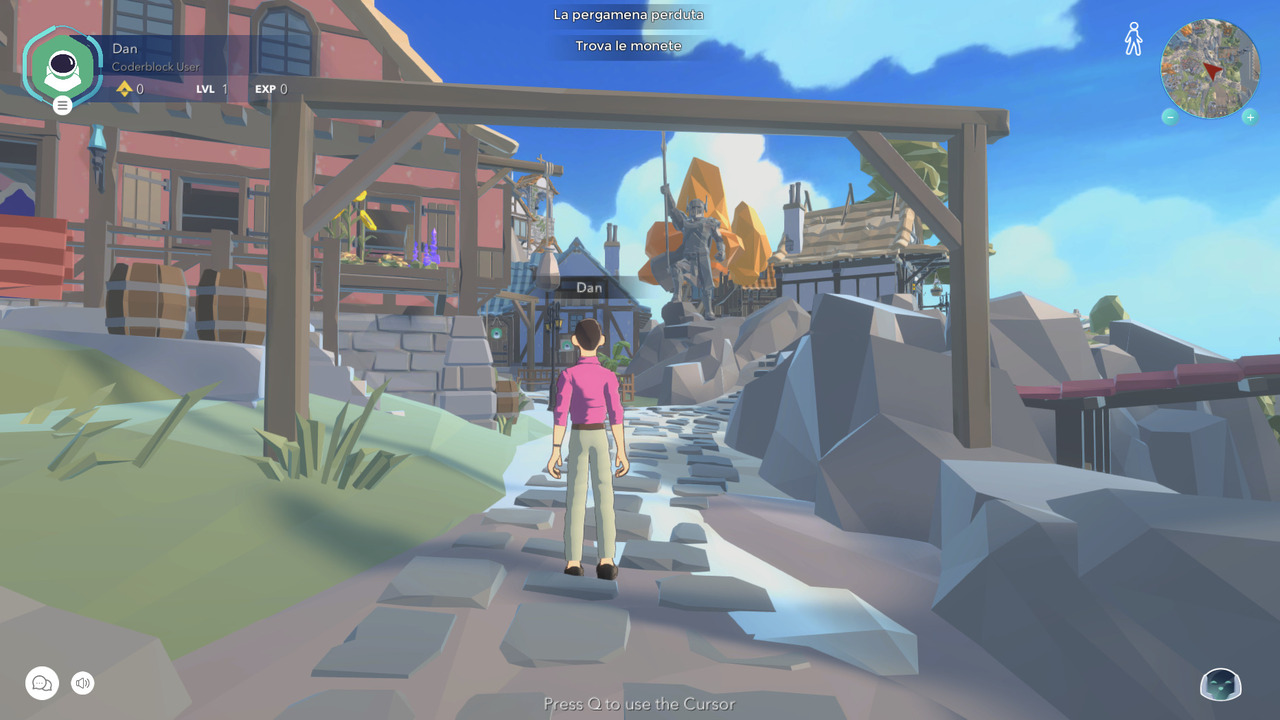Screen dimensions: 1280x720
Task: Open La pergamena perduta quest title
Action: pyautogui.click(x=628, y=15)
